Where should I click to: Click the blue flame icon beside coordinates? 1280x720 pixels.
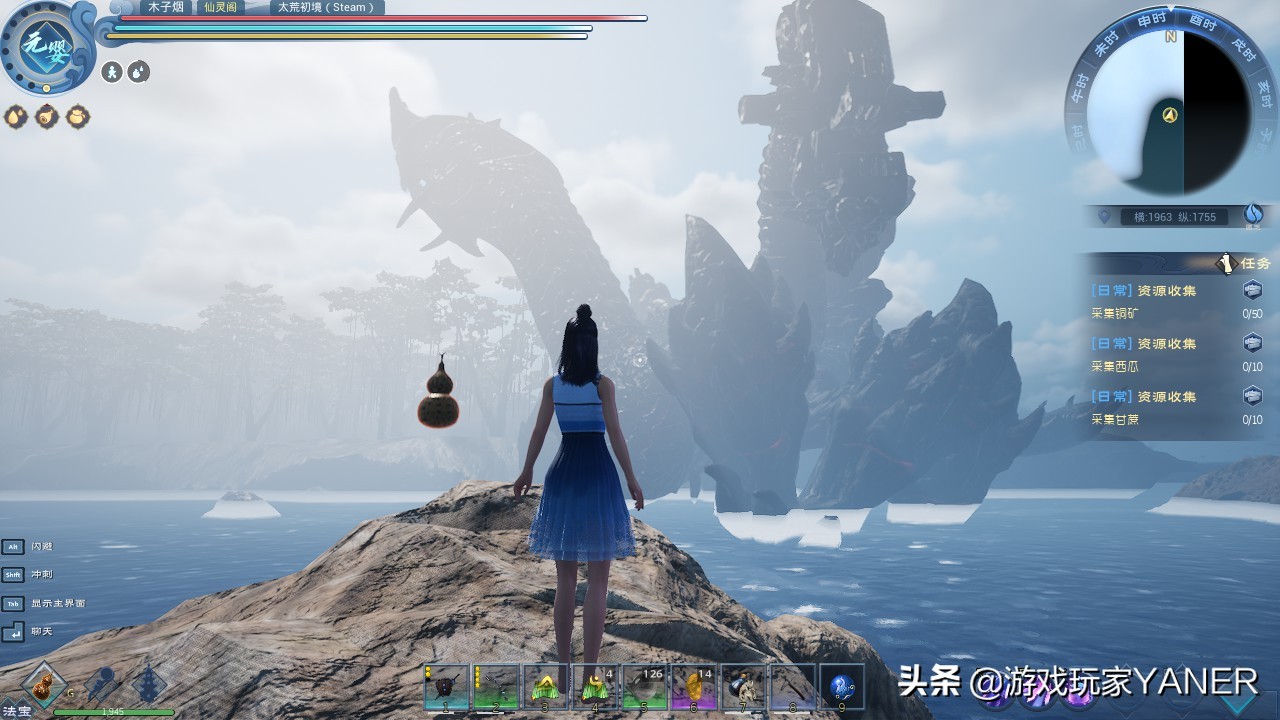click(1253, 214)
